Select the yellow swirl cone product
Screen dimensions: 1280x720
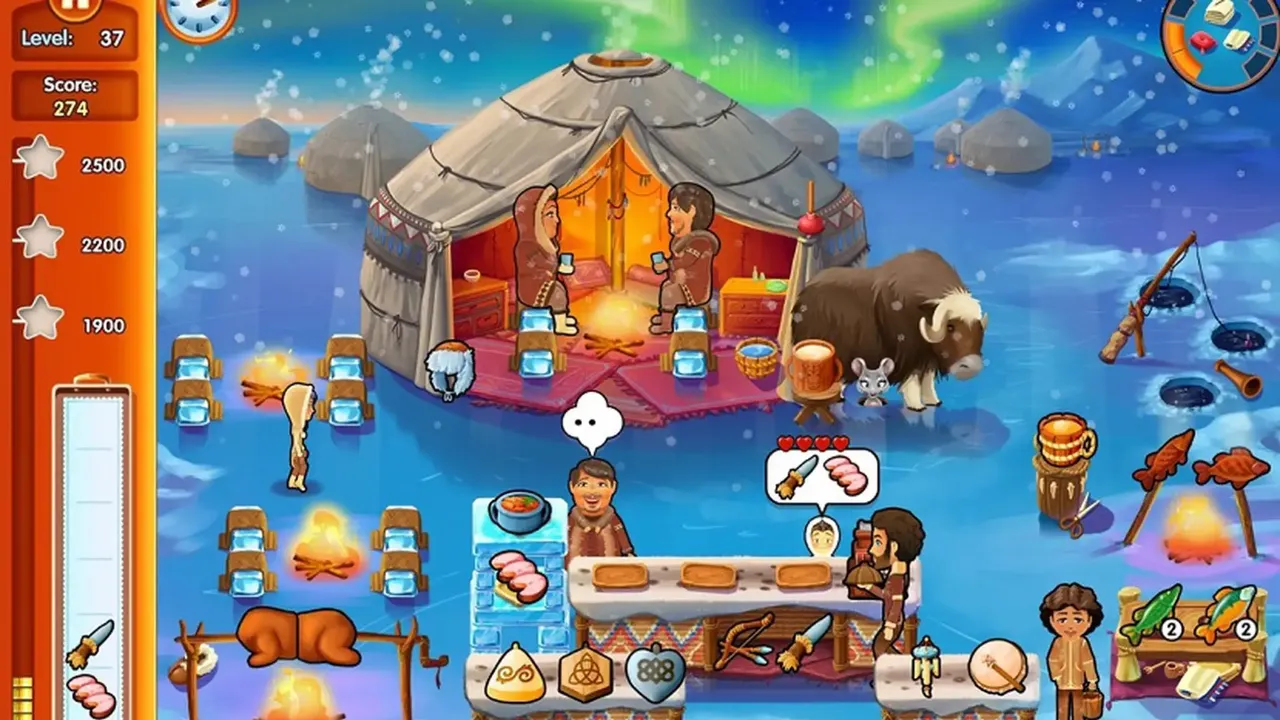click(515, 674)
